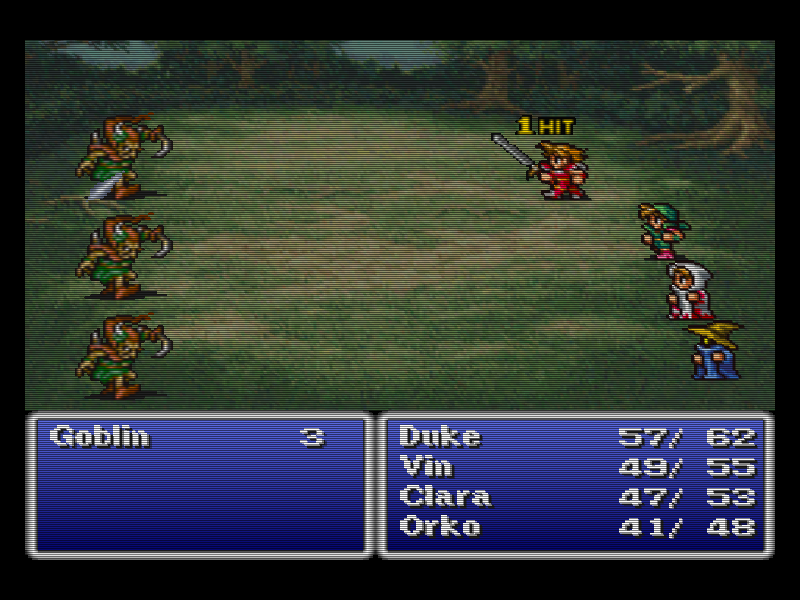Viewport: 800px width, 600px height.
Task: Select the Goblin entry in enemy list
Action: (x=99, y=437)
